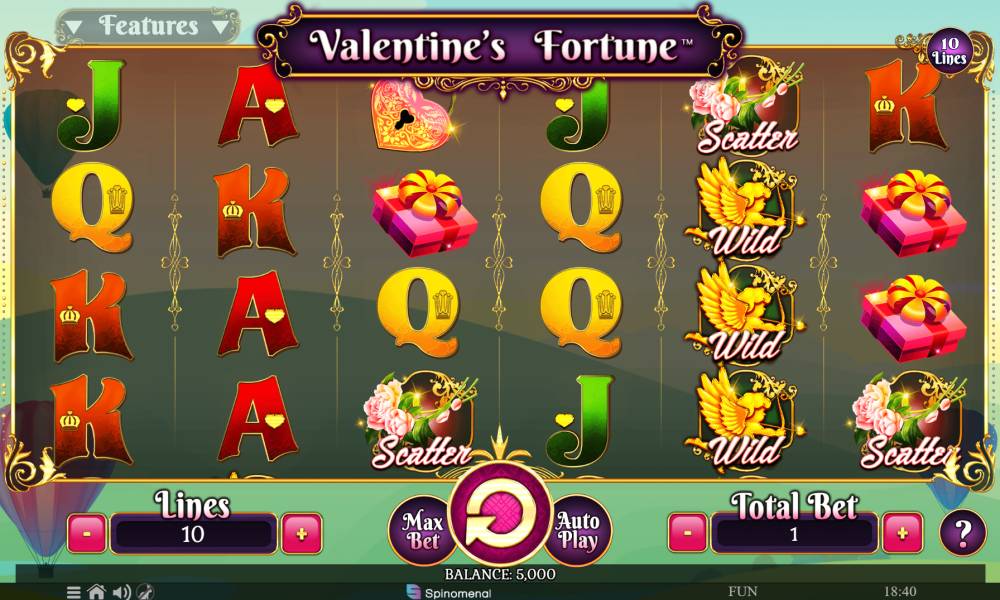
Task: Decrease the number of Lines
Action: click(87, 534)
